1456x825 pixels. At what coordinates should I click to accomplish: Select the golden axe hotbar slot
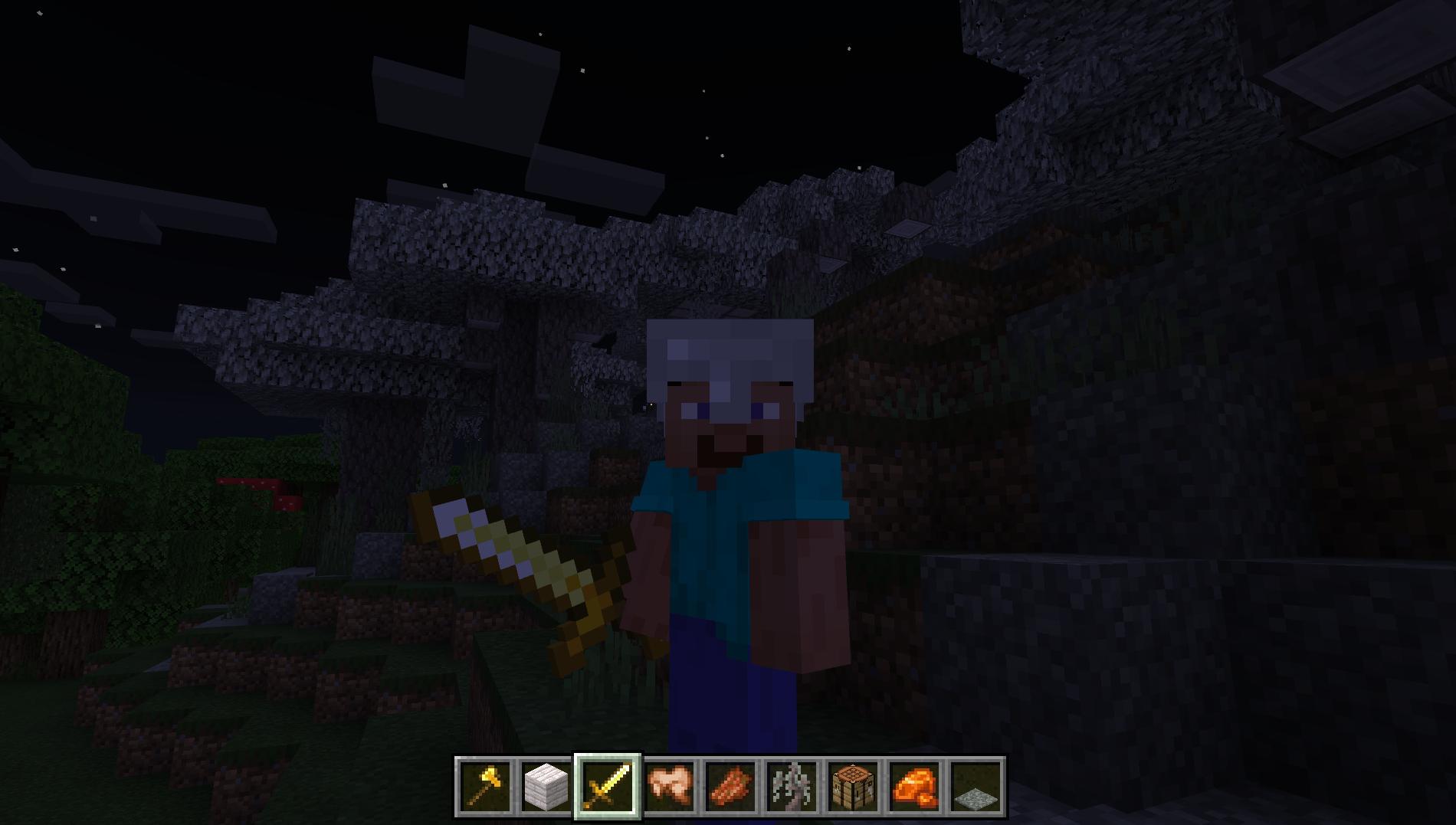tap(484, 787)
